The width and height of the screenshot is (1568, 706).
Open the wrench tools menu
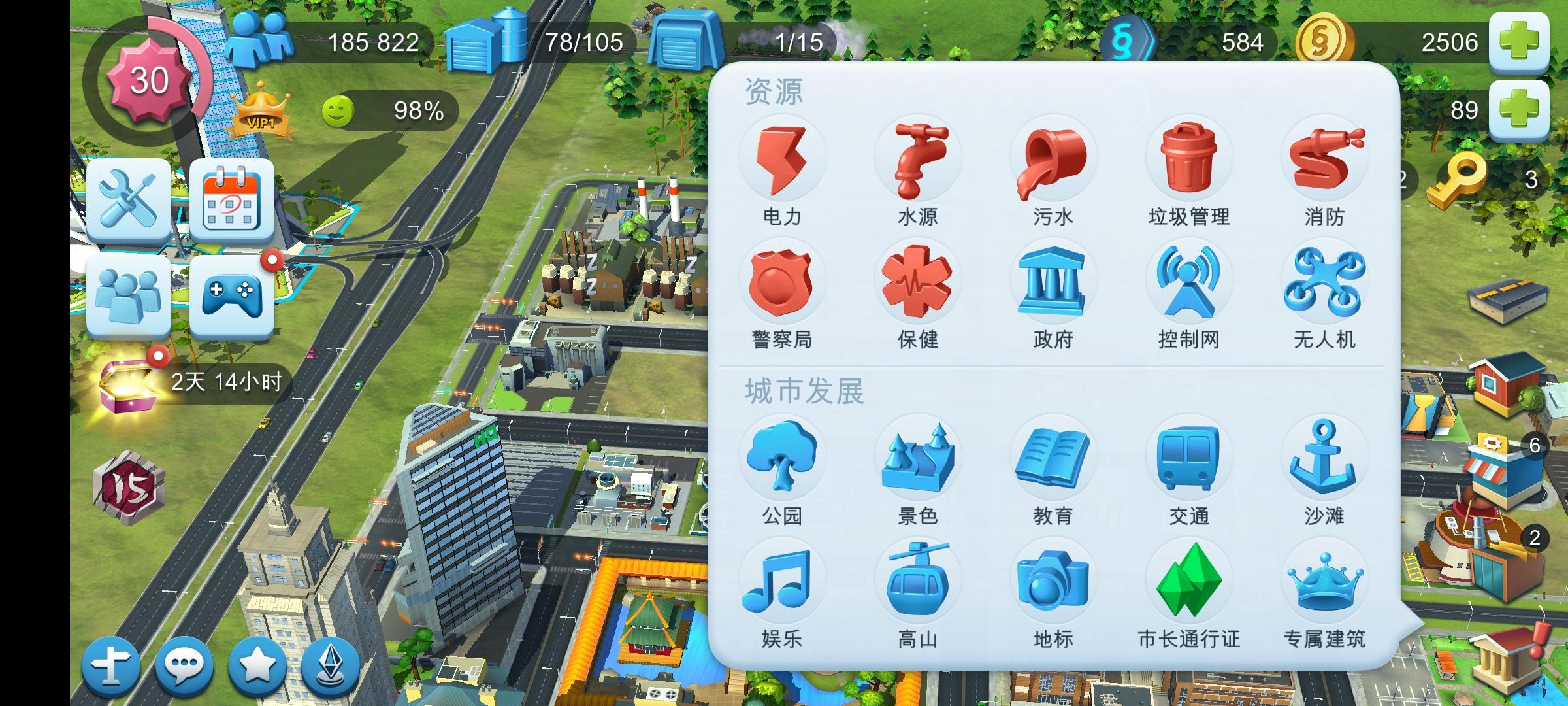coord(128,199)
